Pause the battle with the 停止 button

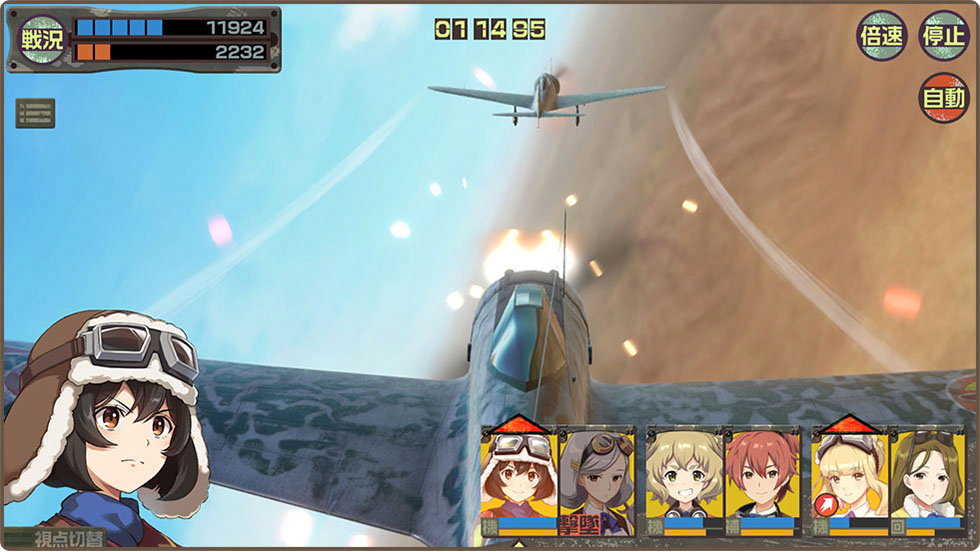click(x=943, y=37)
